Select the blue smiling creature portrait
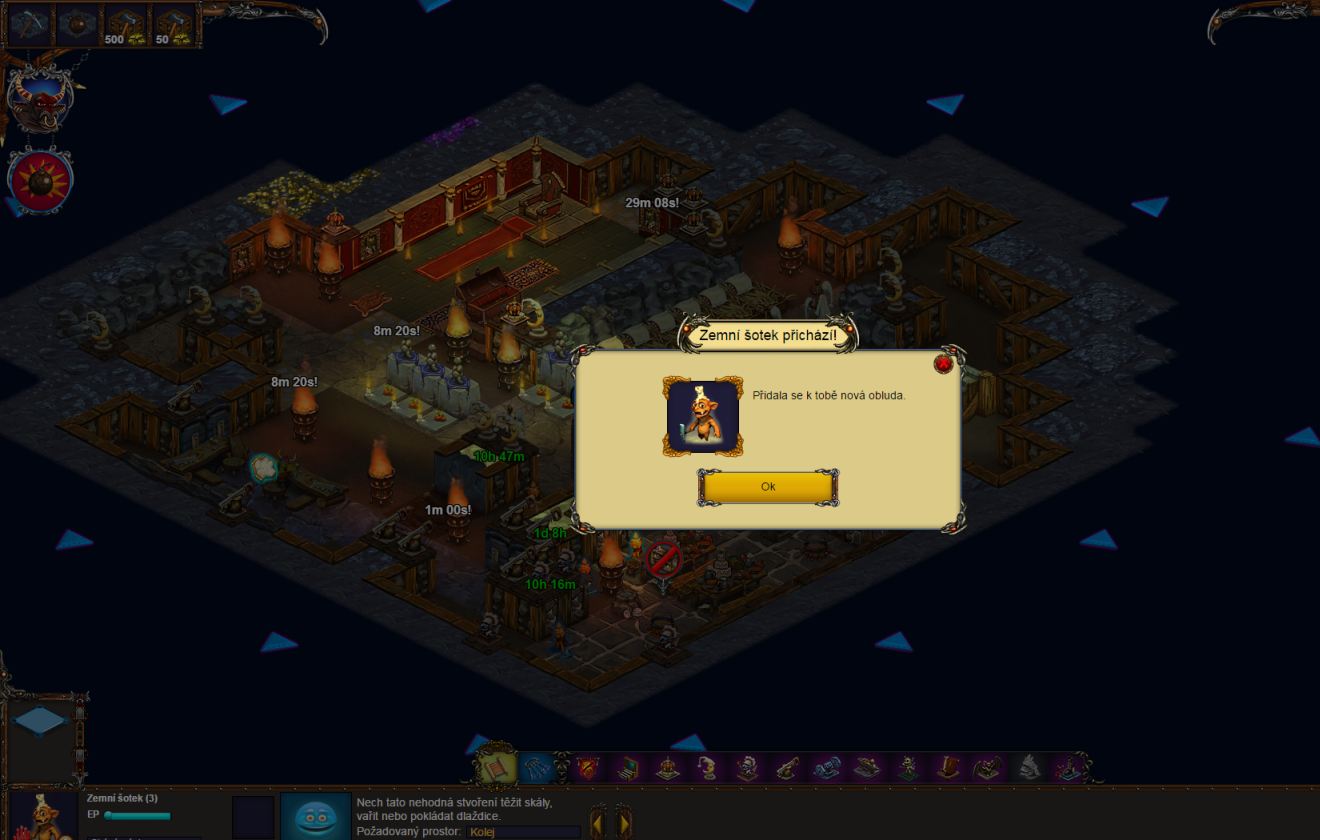The height and width of the screenshot is (840, 1320). (x=316, y=817)
